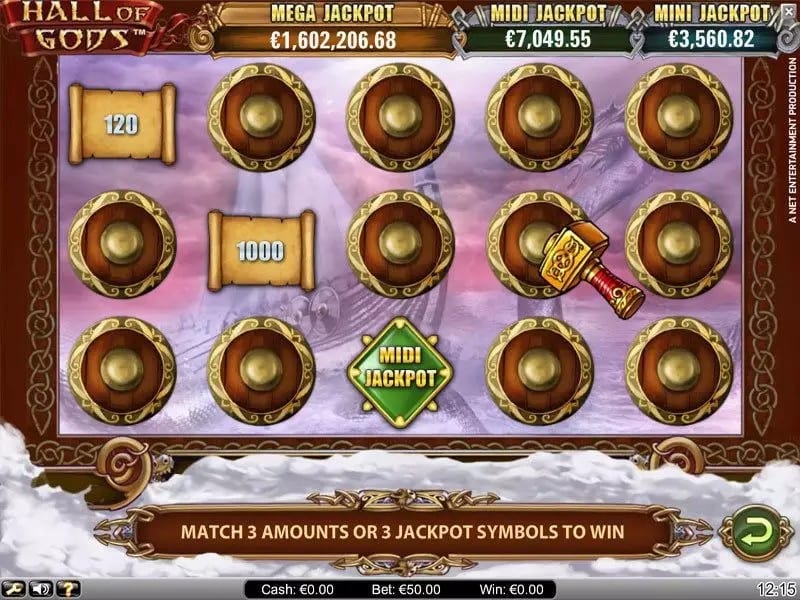Image resolution: width=800 pixels, height=600 pixels.
Task: Toggle the speaker sound button
Action: click(42, 590)
